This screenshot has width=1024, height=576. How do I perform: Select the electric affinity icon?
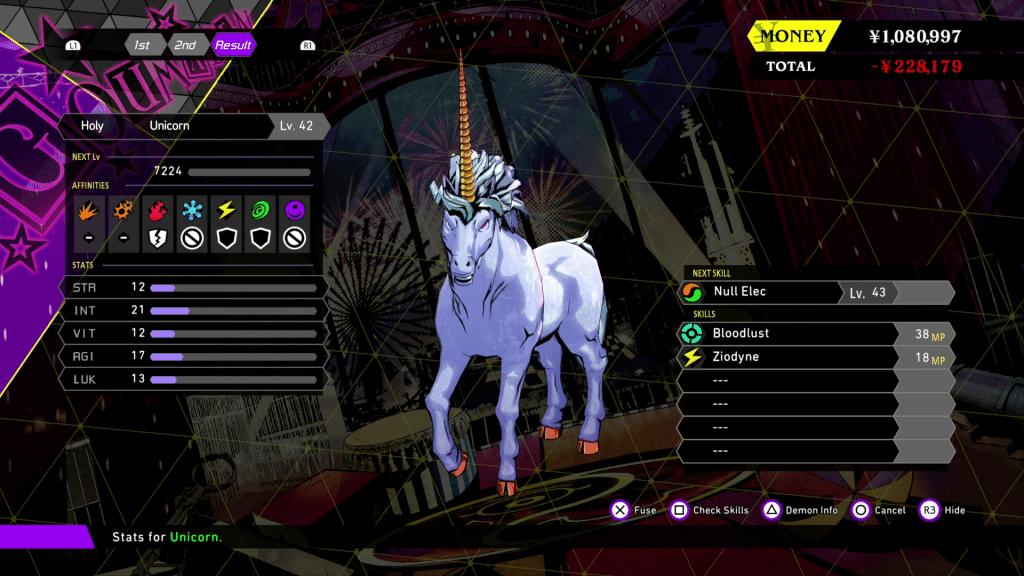[x=227, y=211]
